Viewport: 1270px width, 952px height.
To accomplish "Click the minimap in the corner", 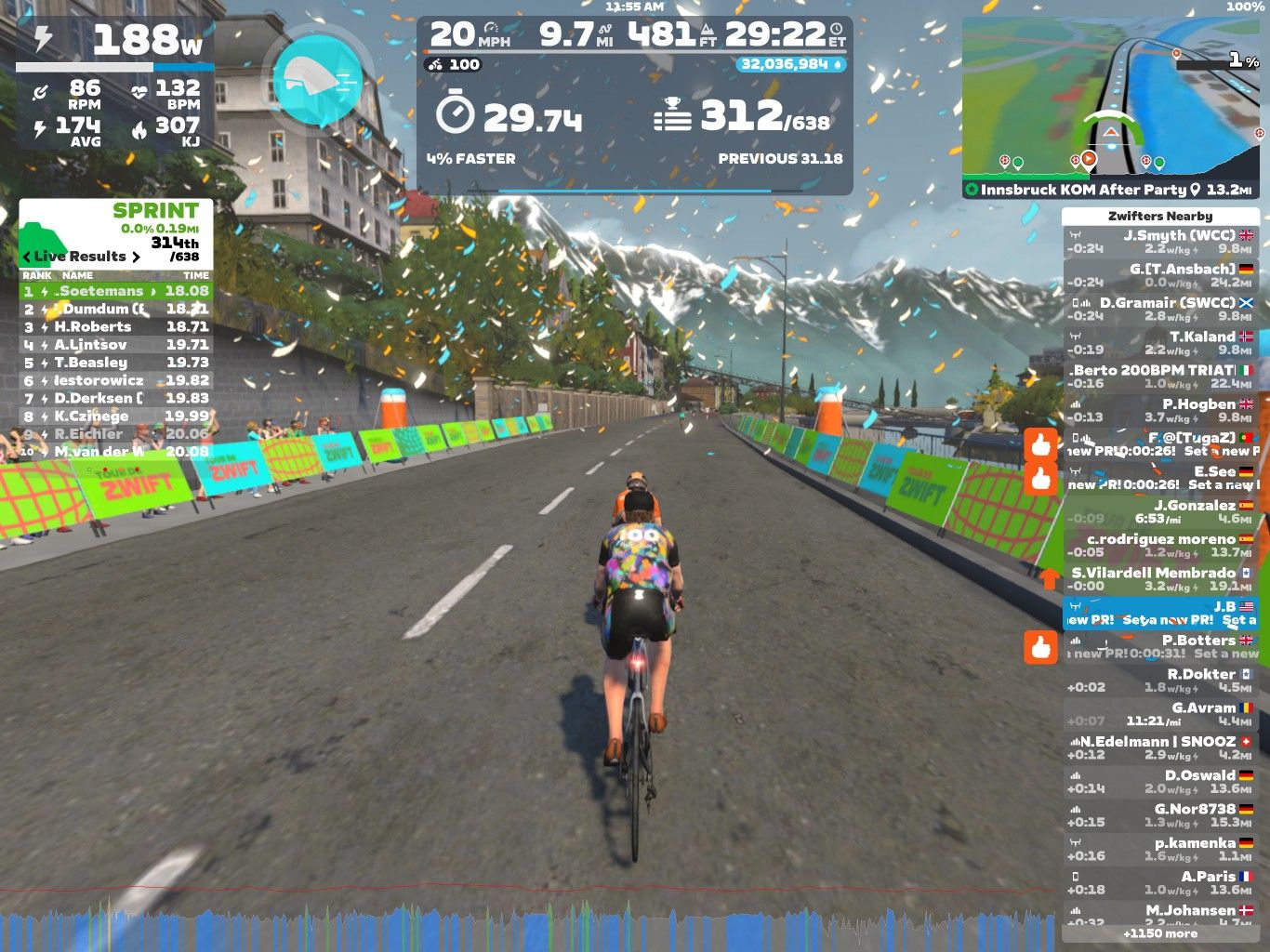I will point(1112,98).
